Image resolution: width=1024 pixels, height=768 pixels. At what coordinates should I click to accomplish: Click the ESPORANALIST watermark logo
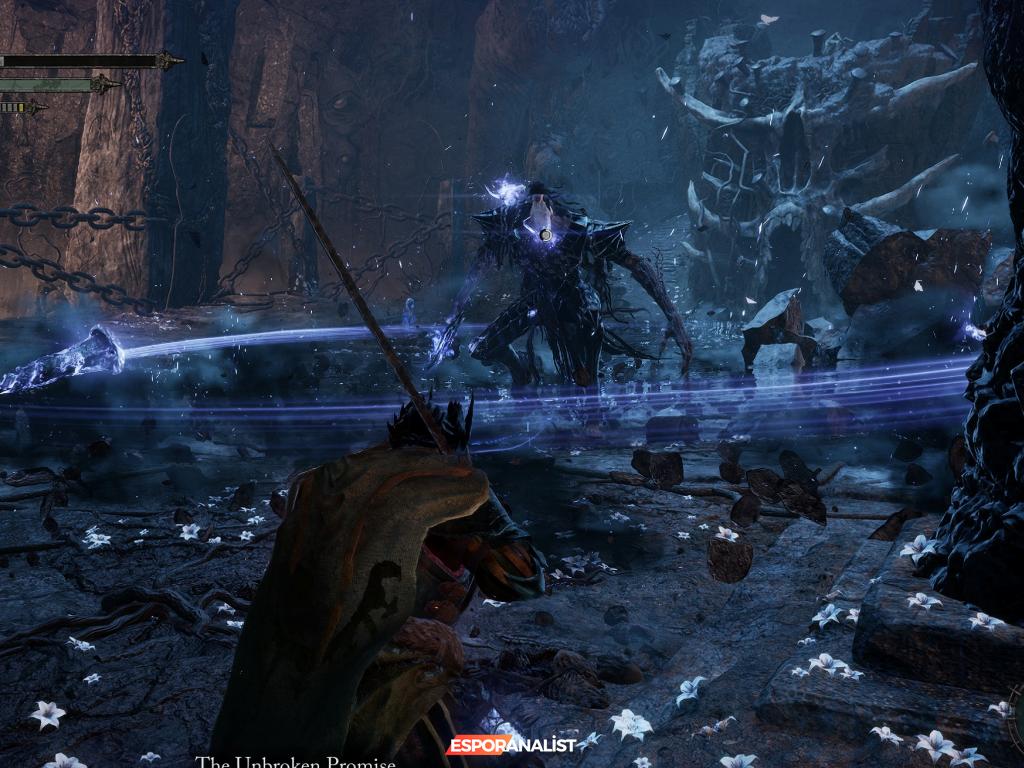pos(512,745)
